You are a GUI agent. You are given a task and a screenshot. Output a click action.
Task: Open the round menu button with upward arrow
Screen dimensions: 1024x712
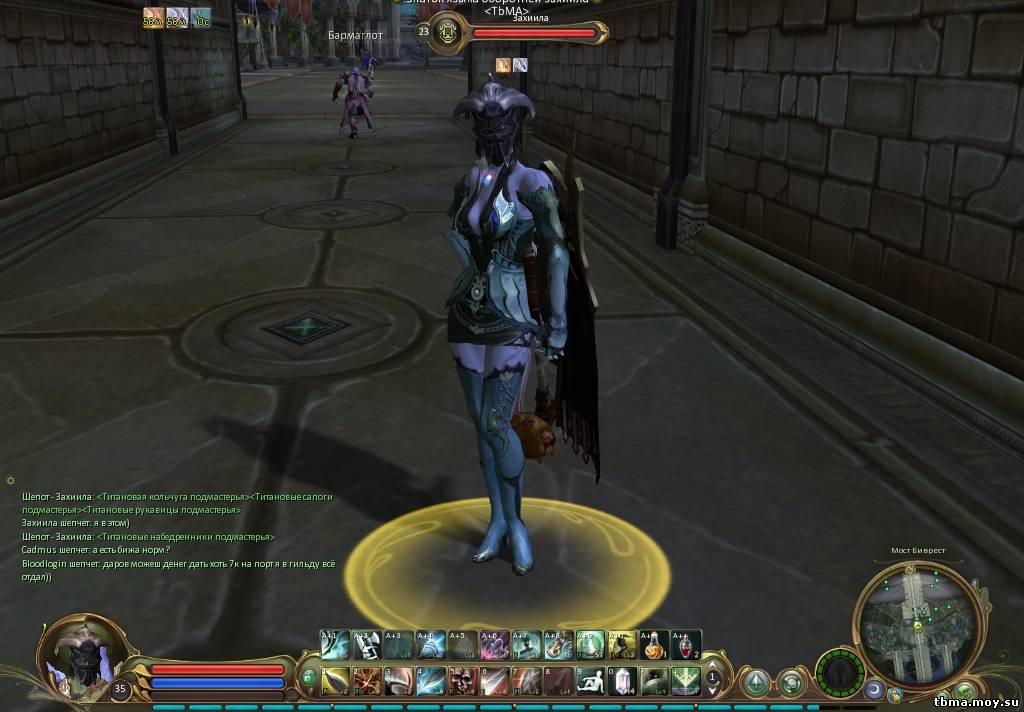(x=757, y=682)
